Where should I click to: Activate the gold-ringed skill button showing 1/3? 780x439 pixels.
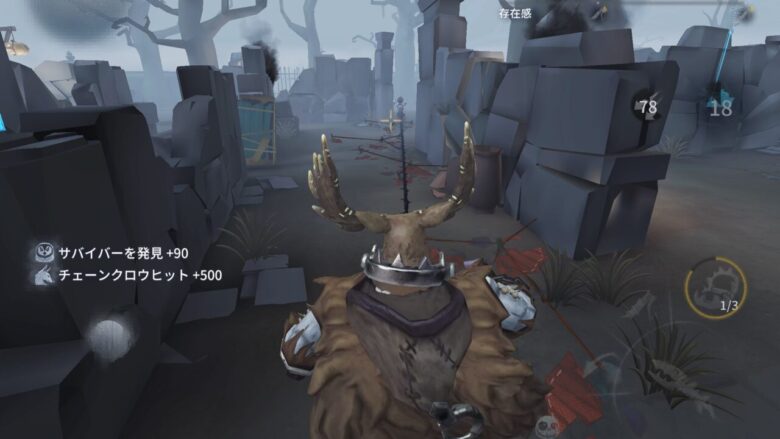tap(715, 288)
